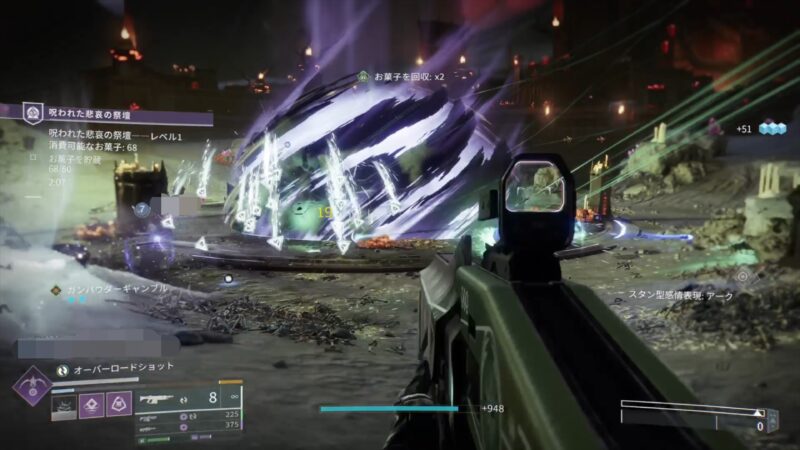Select the third weapon row with 375 ammo
This screenshot has height=450, width=800.
188,425
